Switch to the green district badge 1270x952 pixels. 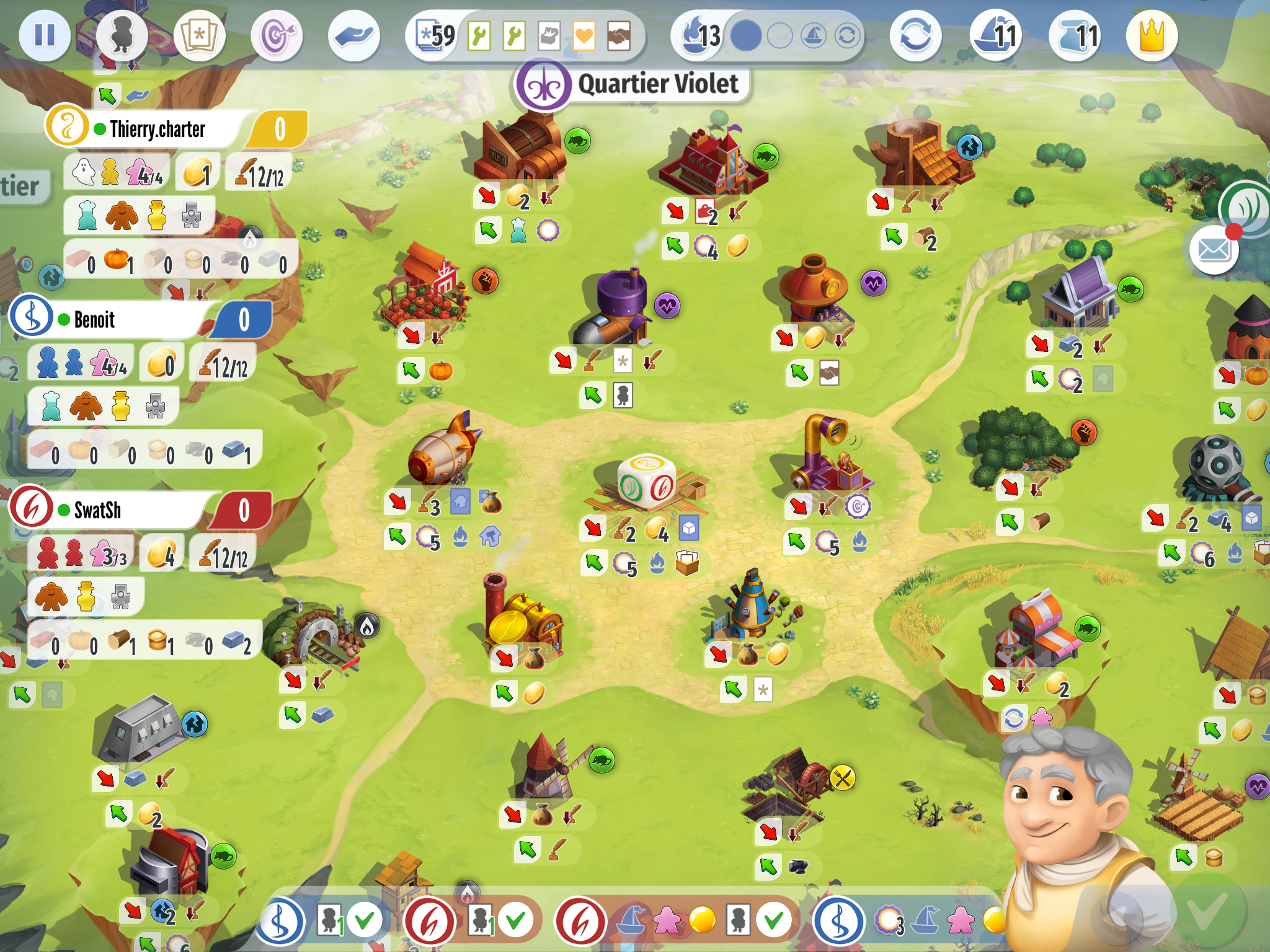tap(1246, 208)
